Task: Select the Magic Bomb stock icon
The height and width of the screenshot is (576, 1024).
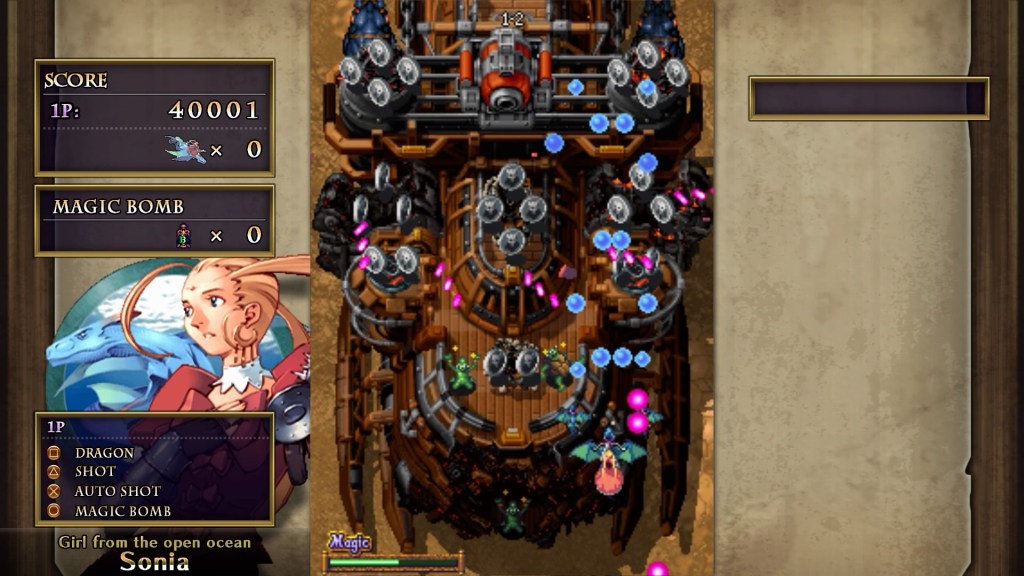Action: (183, 236)
